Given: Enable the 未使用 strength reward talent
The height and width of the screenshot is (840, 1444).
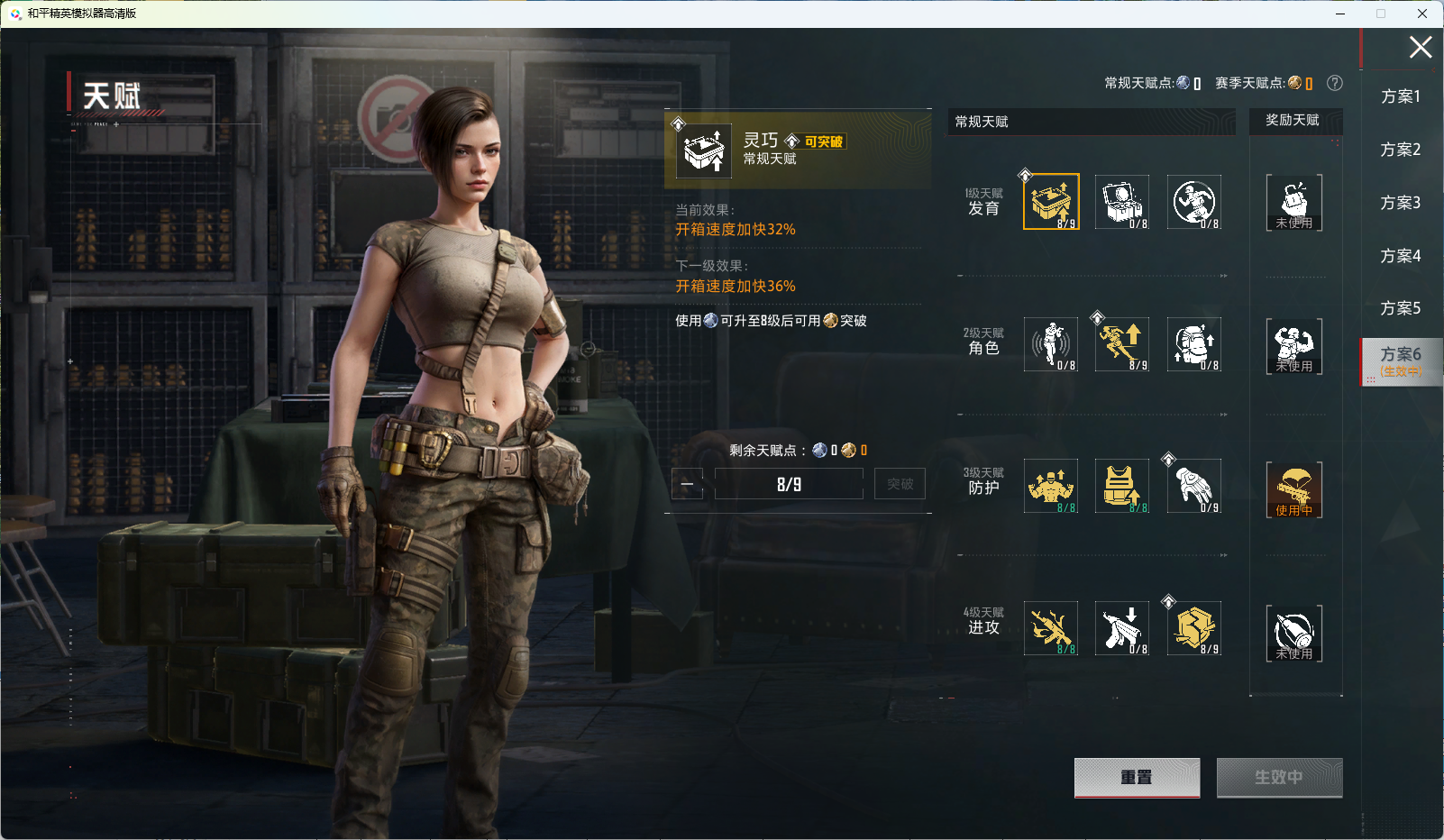Looking at the screenshot, I should tap(1294, 346).
